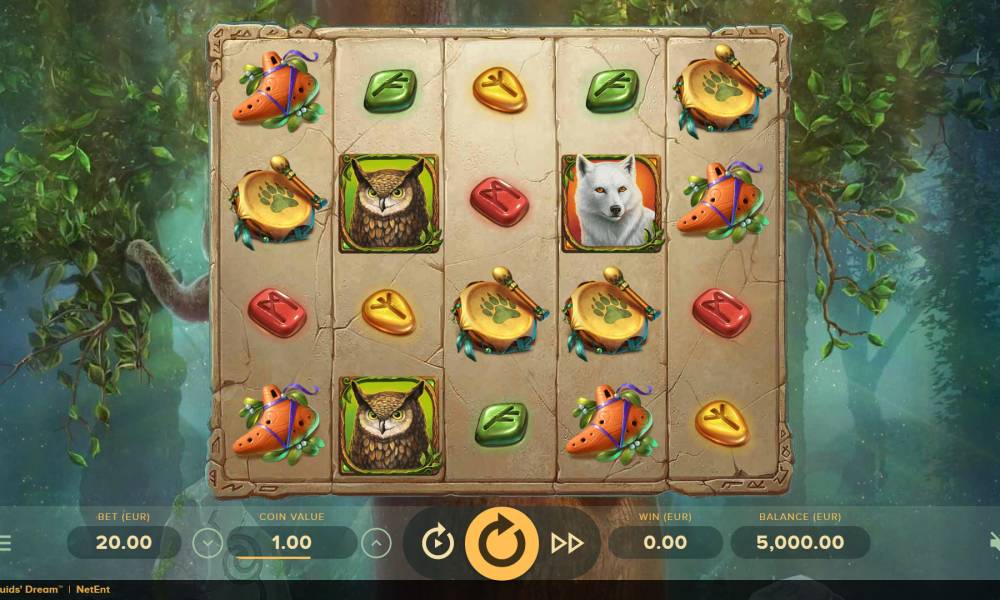The height and width of the screenshot is (600, 1000).
Task: Open the hamburger game menu
Action: [5, 543]
